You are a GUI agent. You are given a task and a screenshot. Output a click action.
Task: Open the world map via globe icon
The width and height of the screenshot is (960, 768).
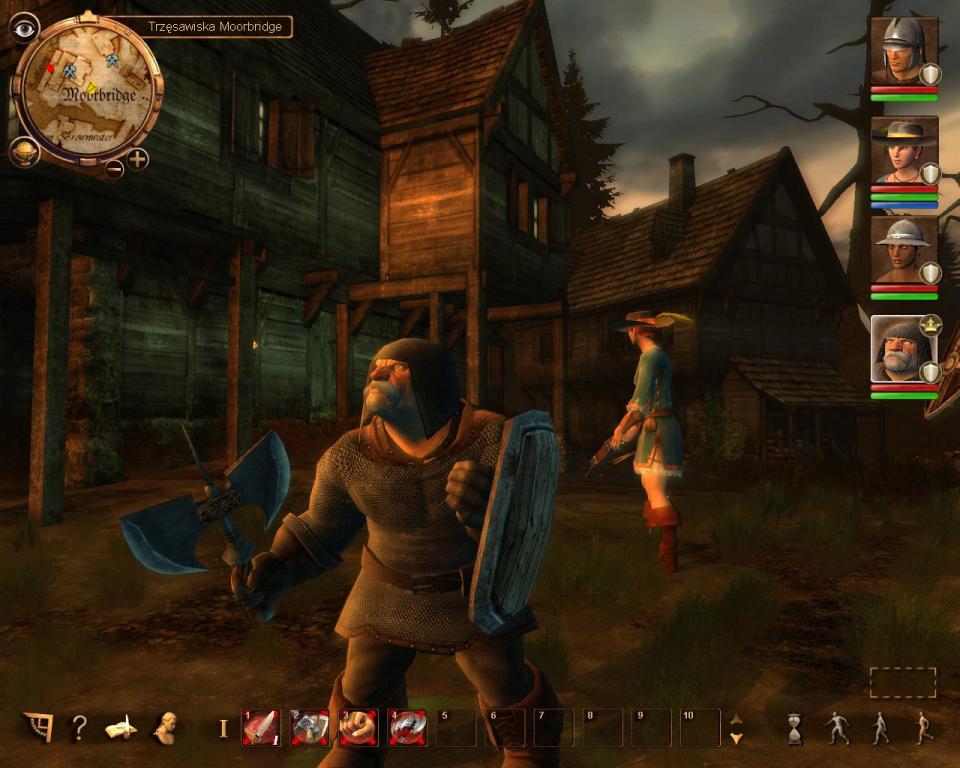24,152
